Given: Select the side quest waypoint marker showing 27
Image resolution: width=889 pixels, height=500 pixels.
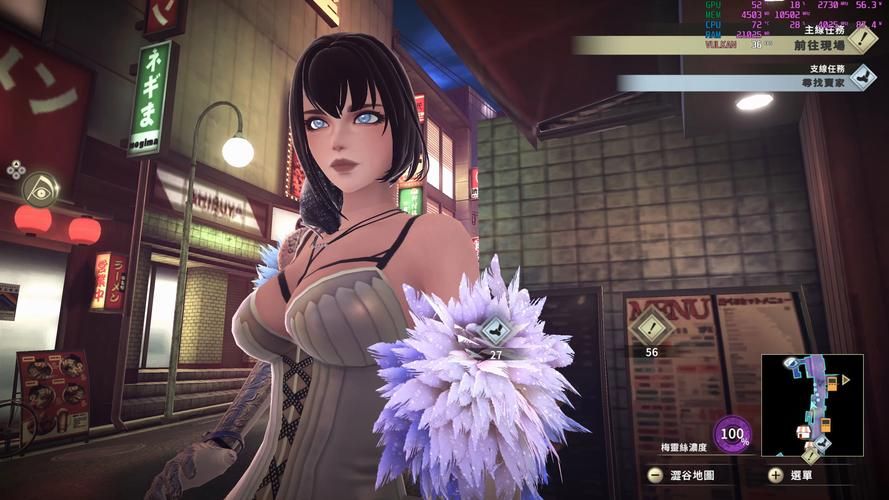Looking at the screenshot, I should tap(496, 330).
